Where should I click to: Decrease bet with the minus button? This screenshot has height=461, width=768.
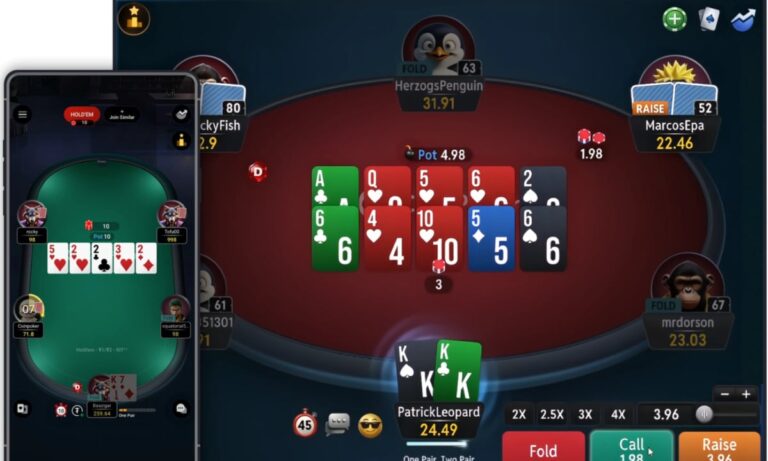click(722, 394)
